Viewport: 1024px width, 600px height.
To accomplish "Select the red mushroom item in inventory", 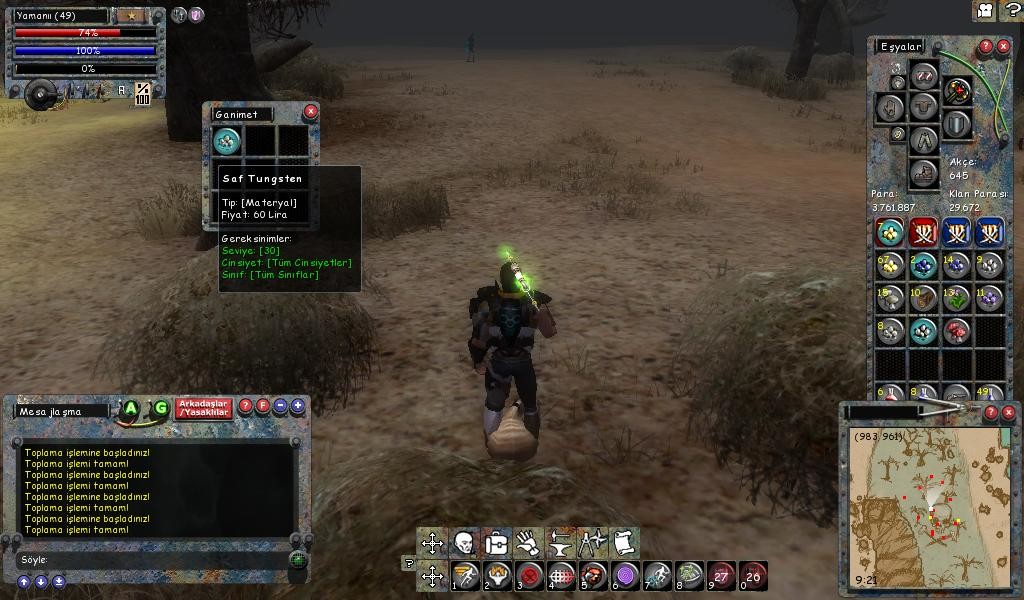I will click(x=956, y=331).
